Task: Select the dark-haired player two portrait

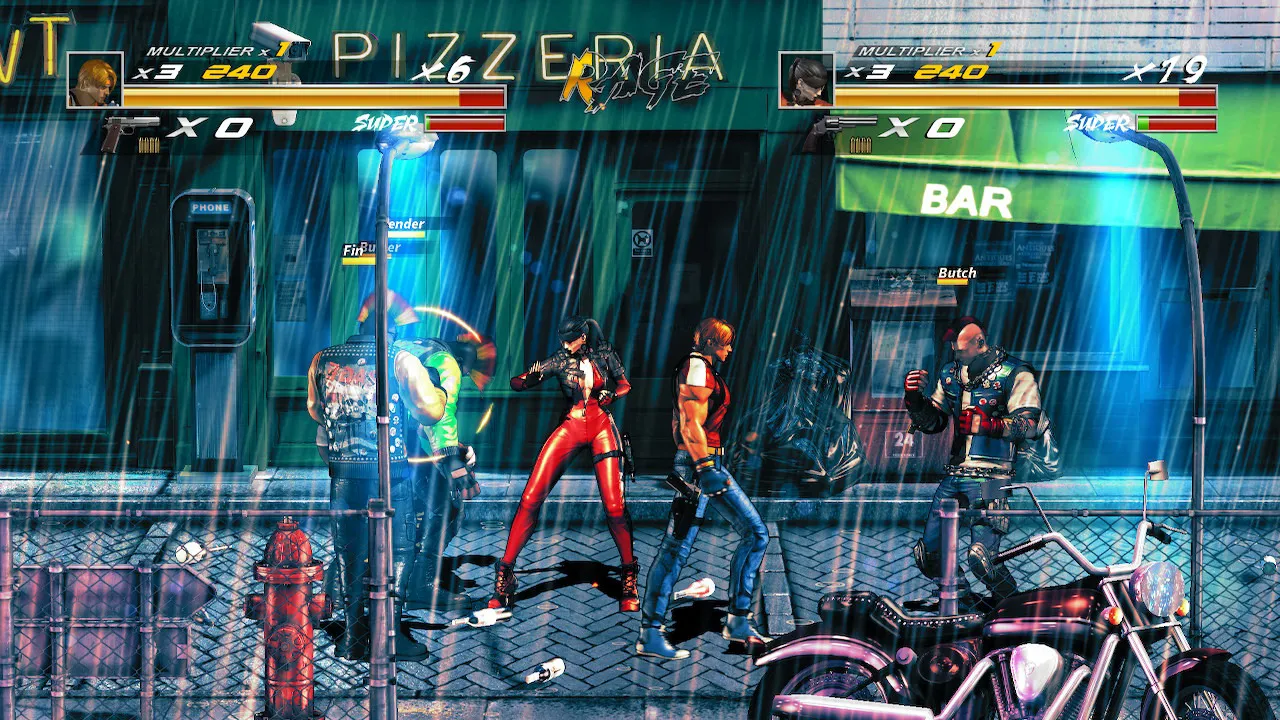Action: pos(806,80)
